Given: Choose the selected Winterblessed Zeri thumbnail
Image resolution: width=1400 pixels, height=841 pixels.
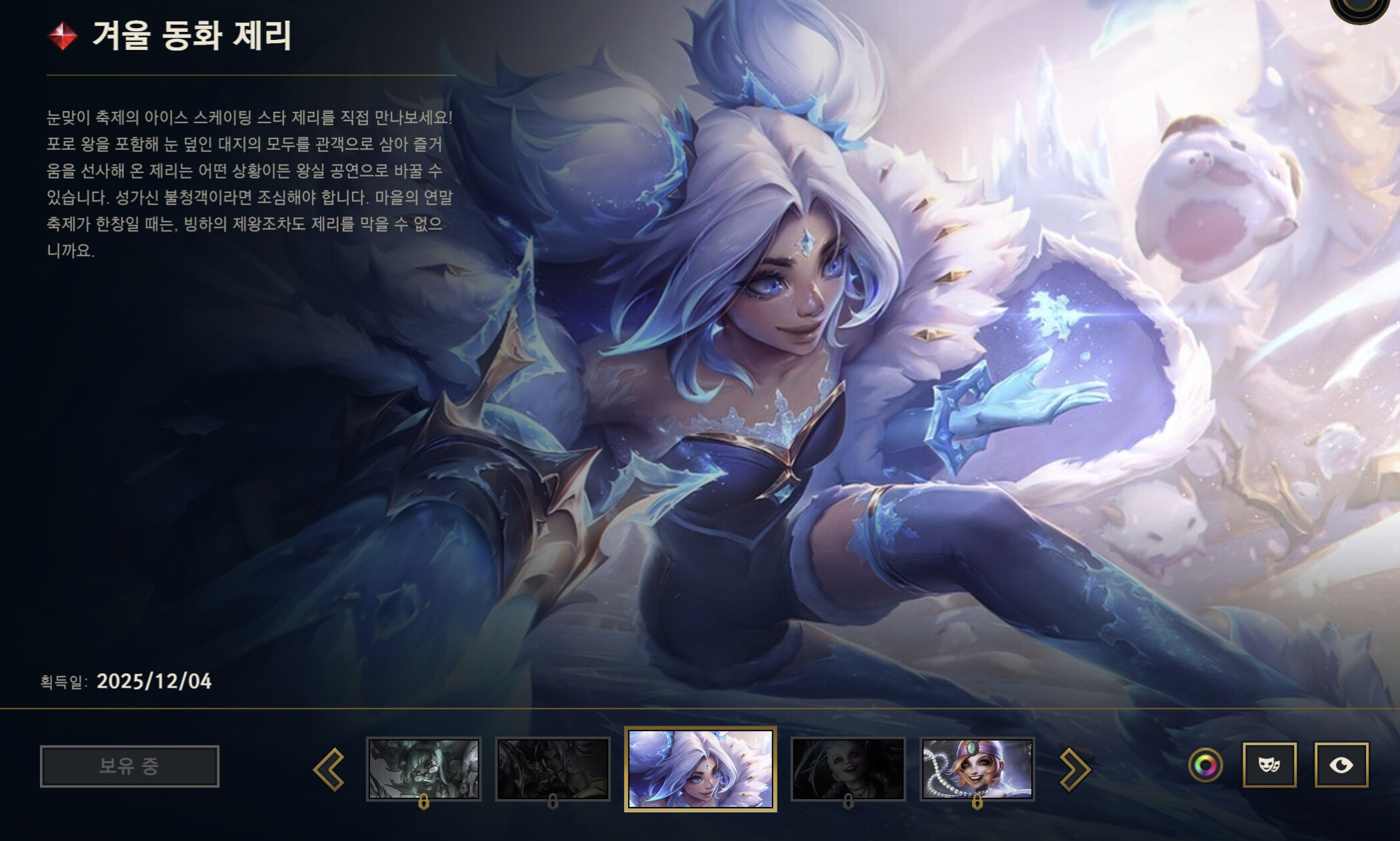Looking at the screenshot, I should [x=700, y=768].
